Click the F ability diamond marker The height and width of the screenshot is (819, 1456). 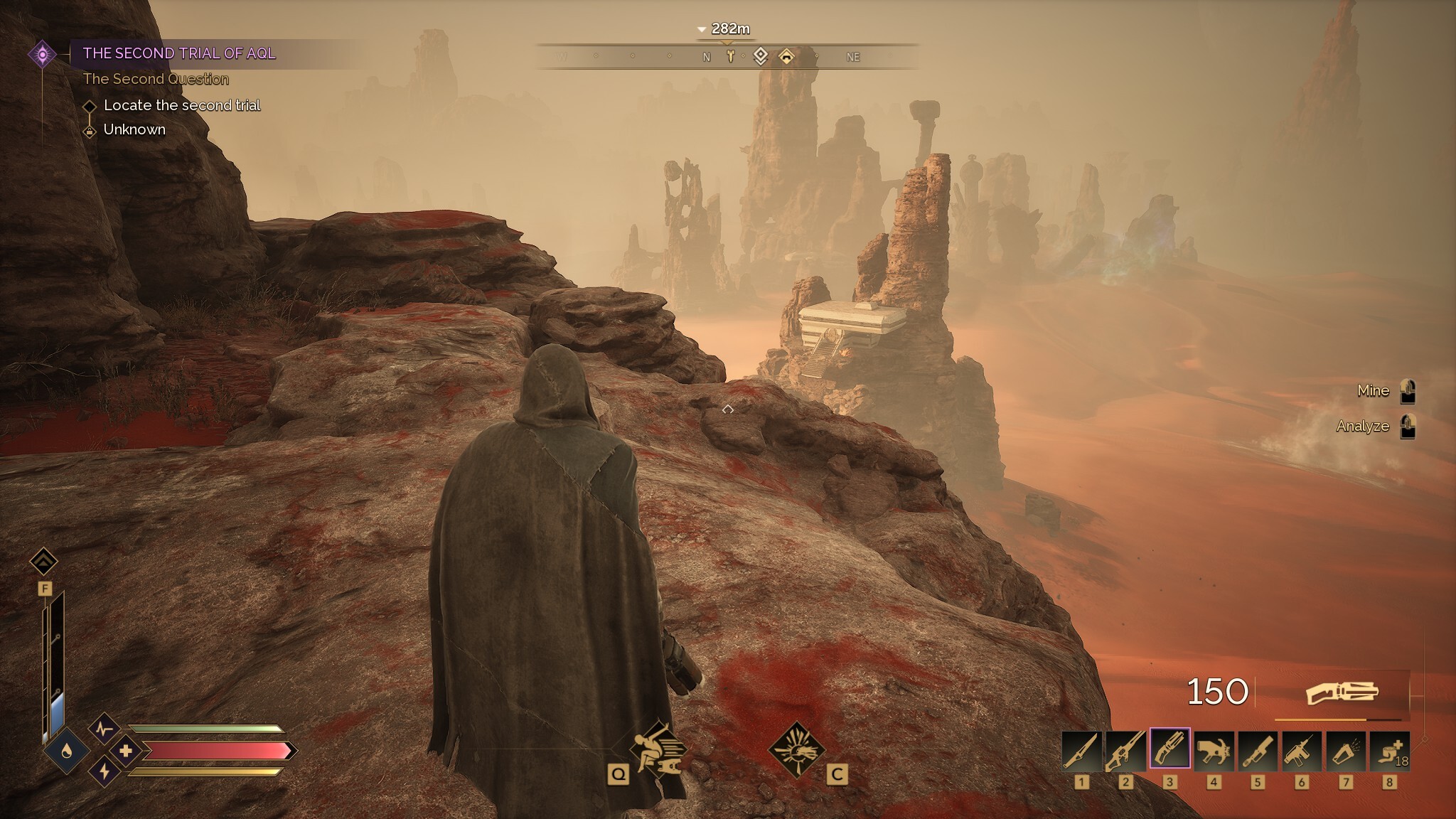click(x=45, y=562)
